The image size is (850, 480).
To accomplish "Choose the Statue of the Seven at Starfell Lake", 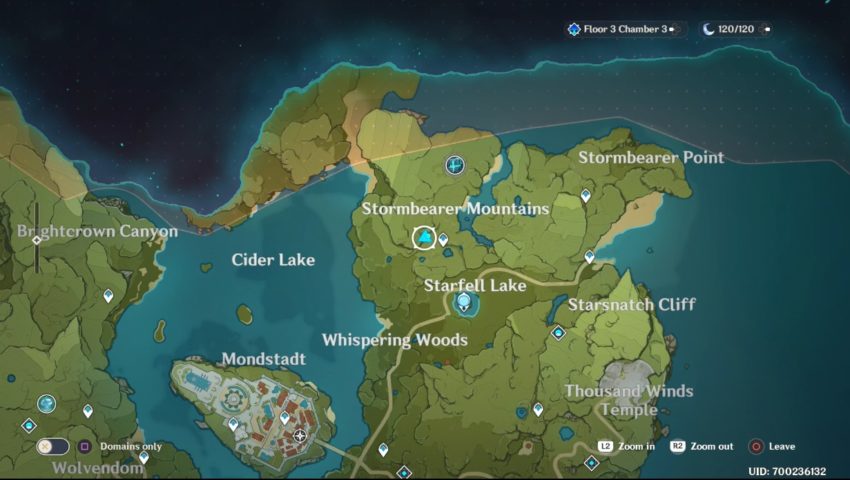I will [463, 303].
